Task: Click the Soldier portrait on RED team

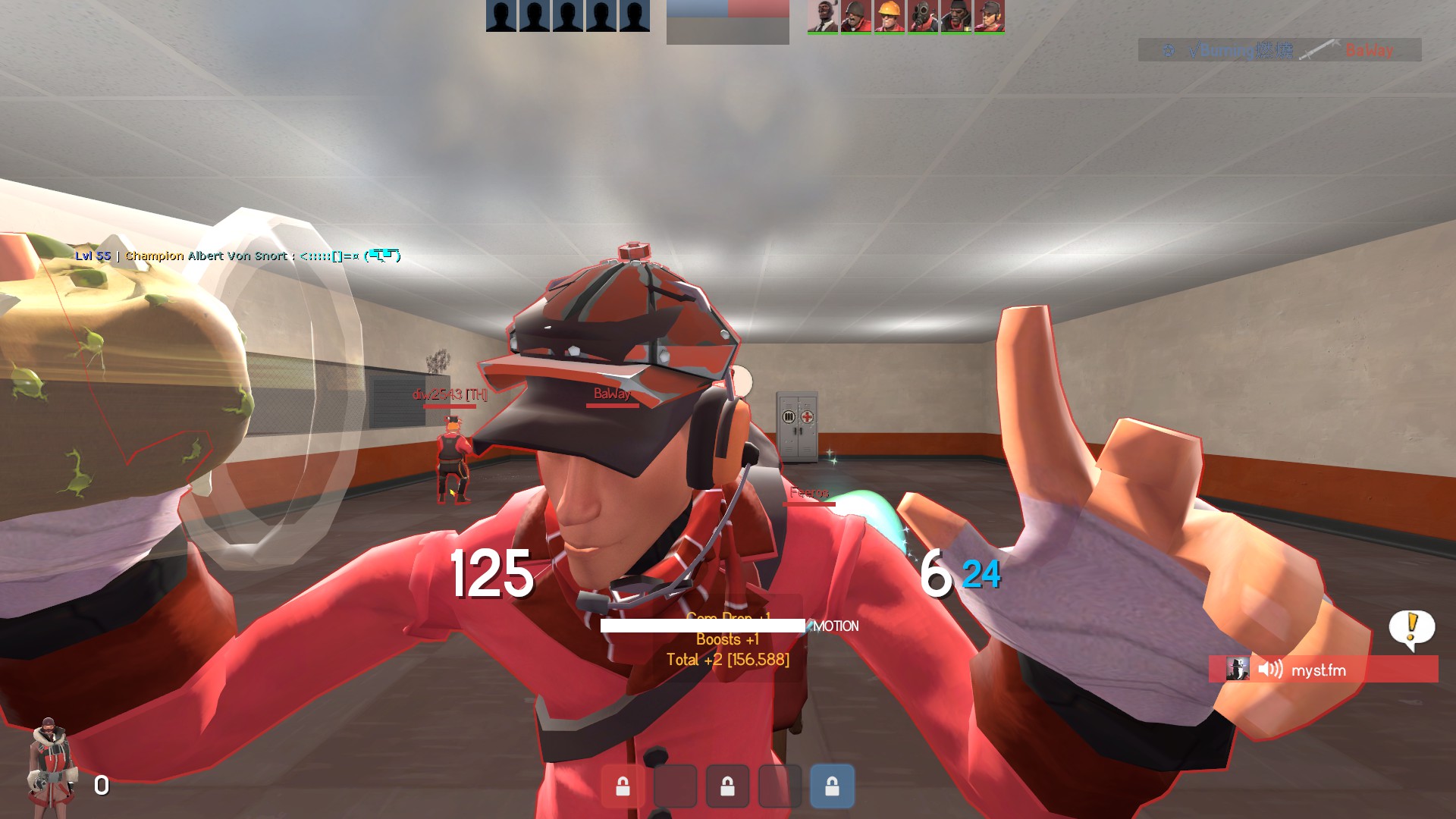Action: coord(856,16)
